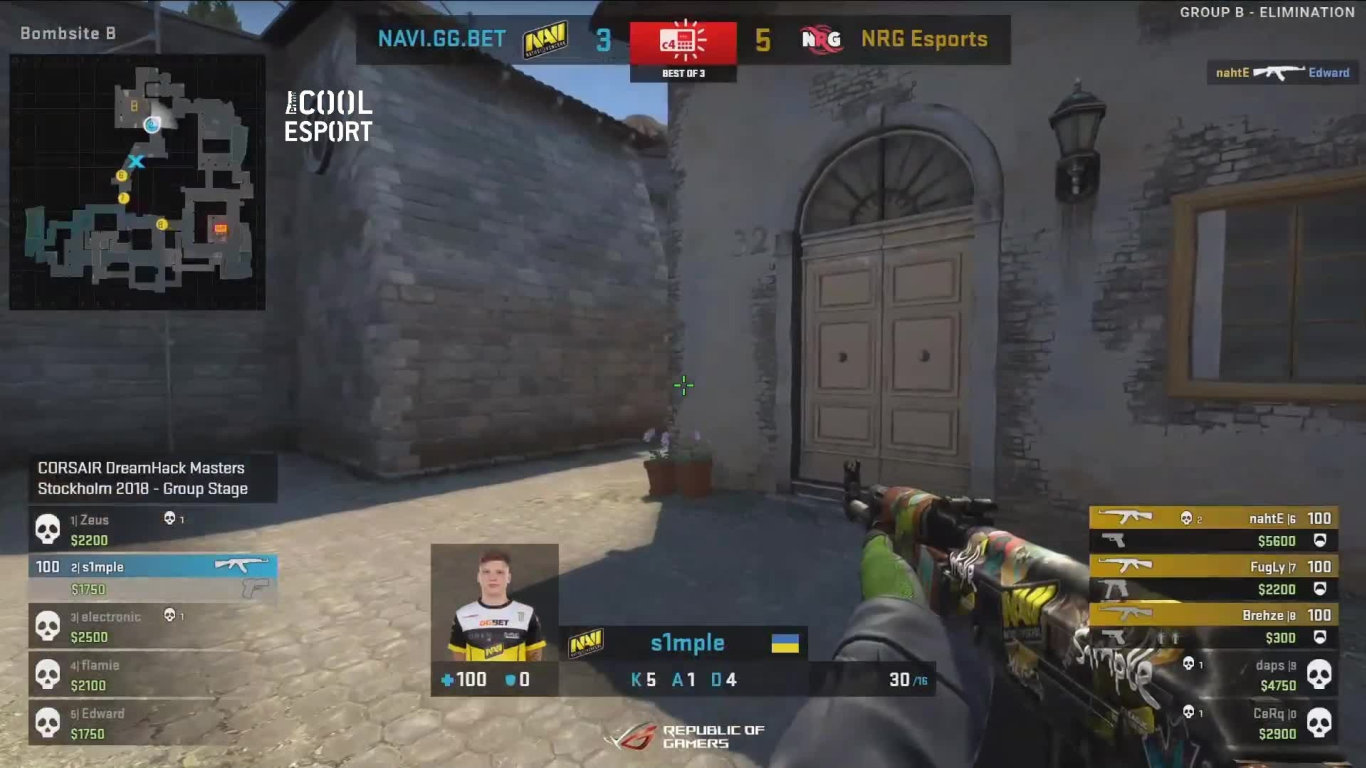Click the NAVI.GG.BET team name
Image resolution: width=1366 pixels, height=768 pixels.
click(442, 39)
